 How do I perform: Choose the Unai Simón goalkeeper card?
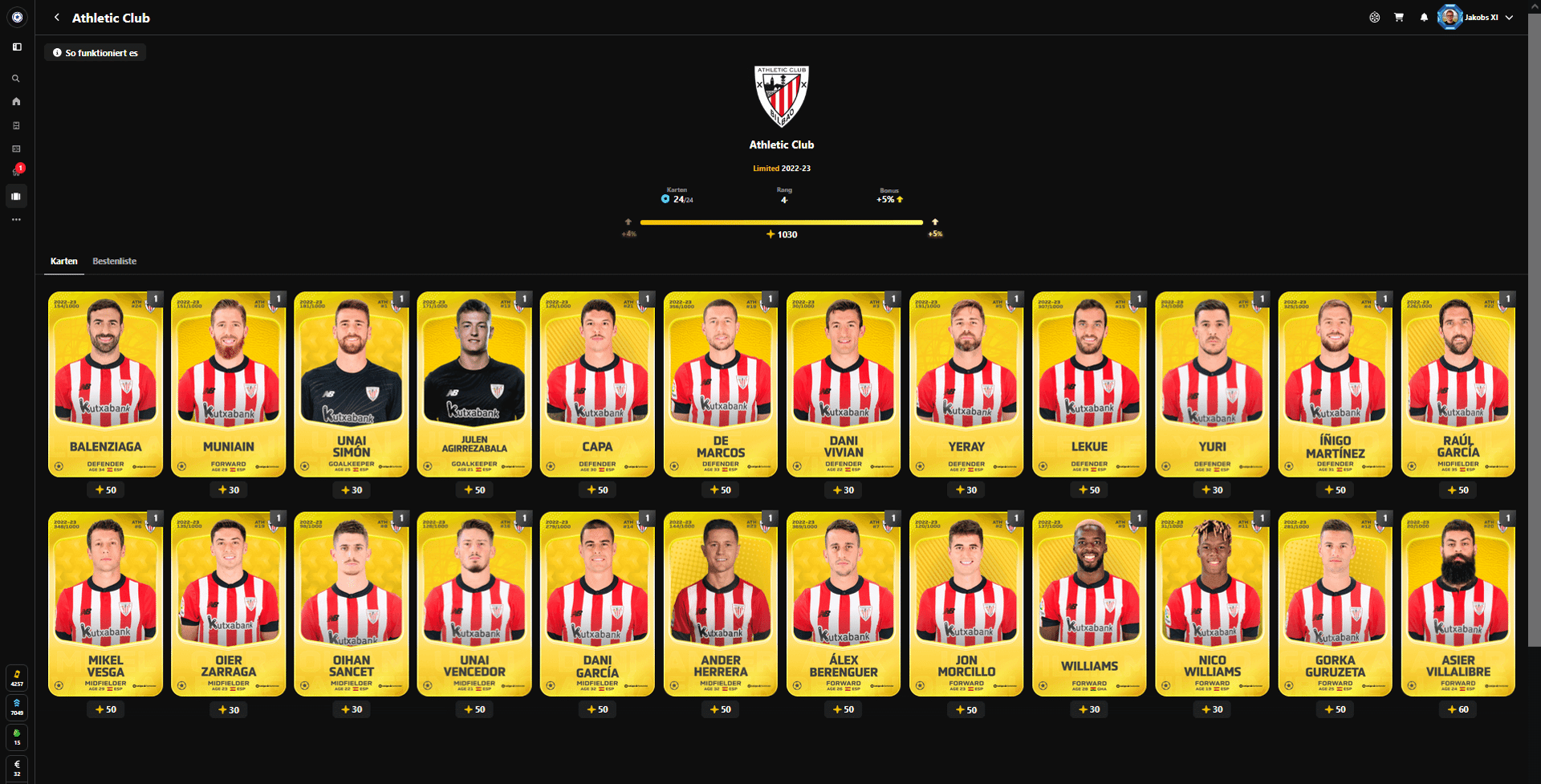click(352, 384)
